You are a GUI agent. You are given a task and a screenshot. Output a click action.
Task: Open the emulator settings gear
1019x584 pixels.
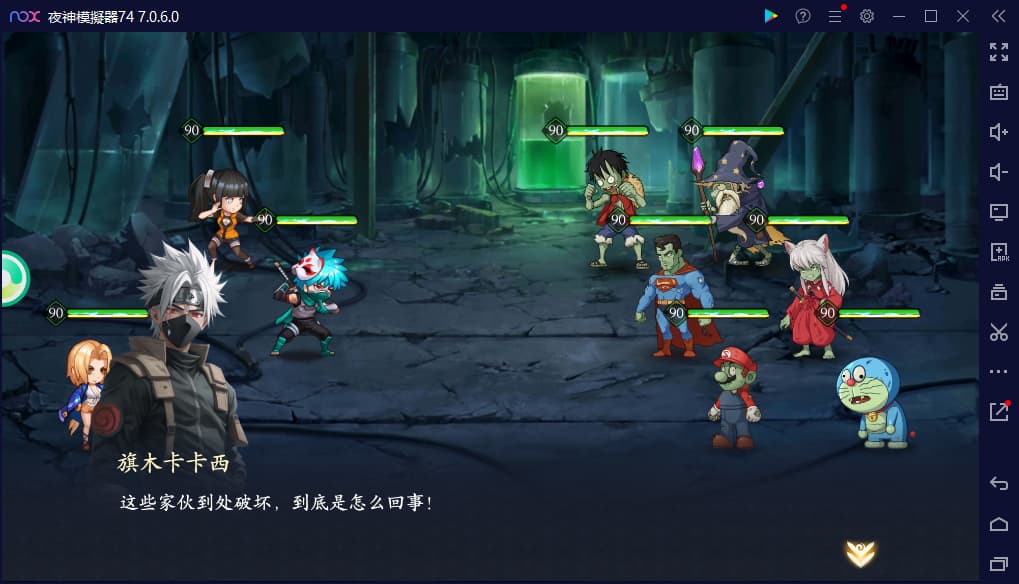click(867, 16)
